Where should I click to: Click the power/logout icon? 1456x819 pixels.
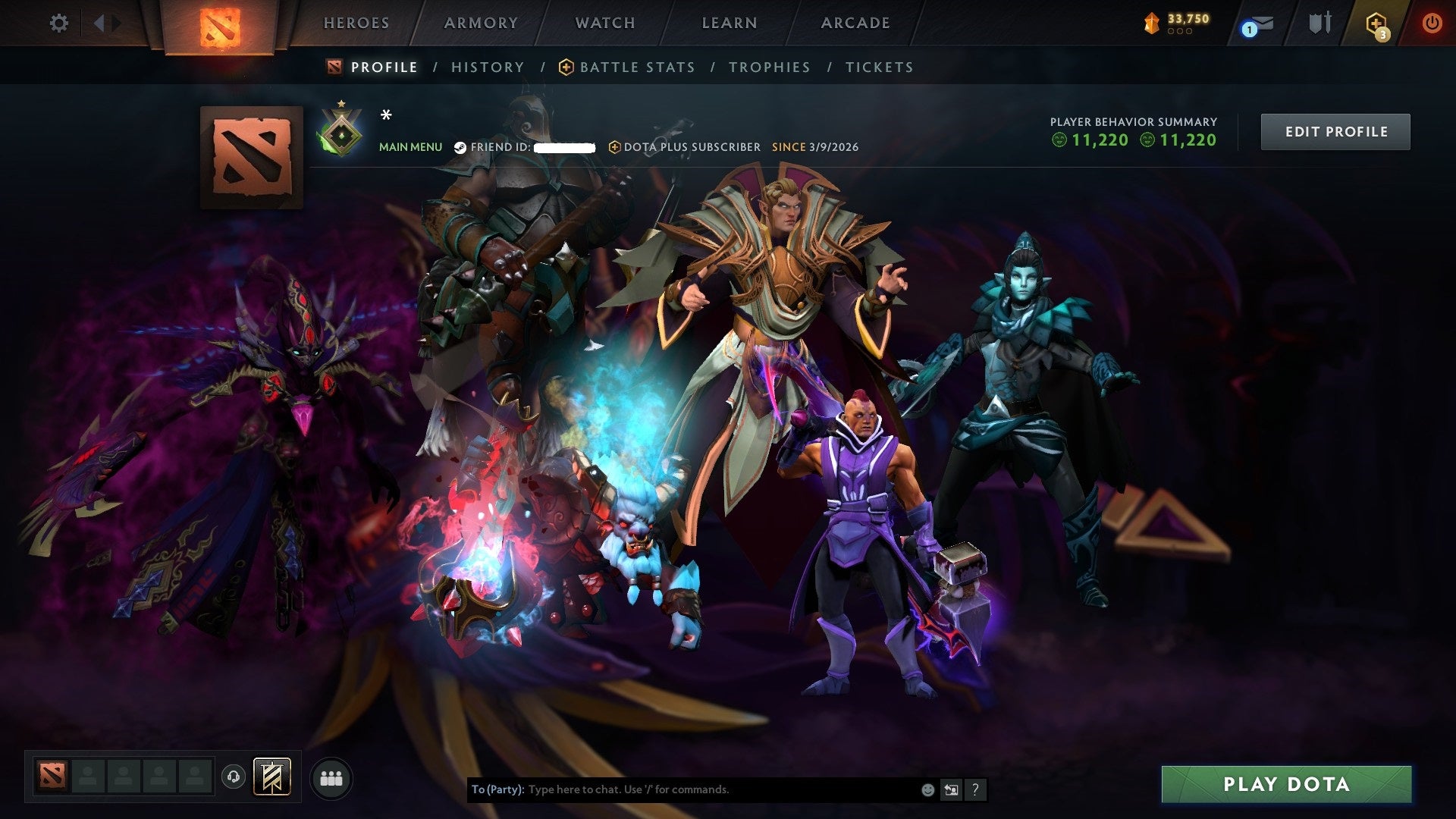1432,23
